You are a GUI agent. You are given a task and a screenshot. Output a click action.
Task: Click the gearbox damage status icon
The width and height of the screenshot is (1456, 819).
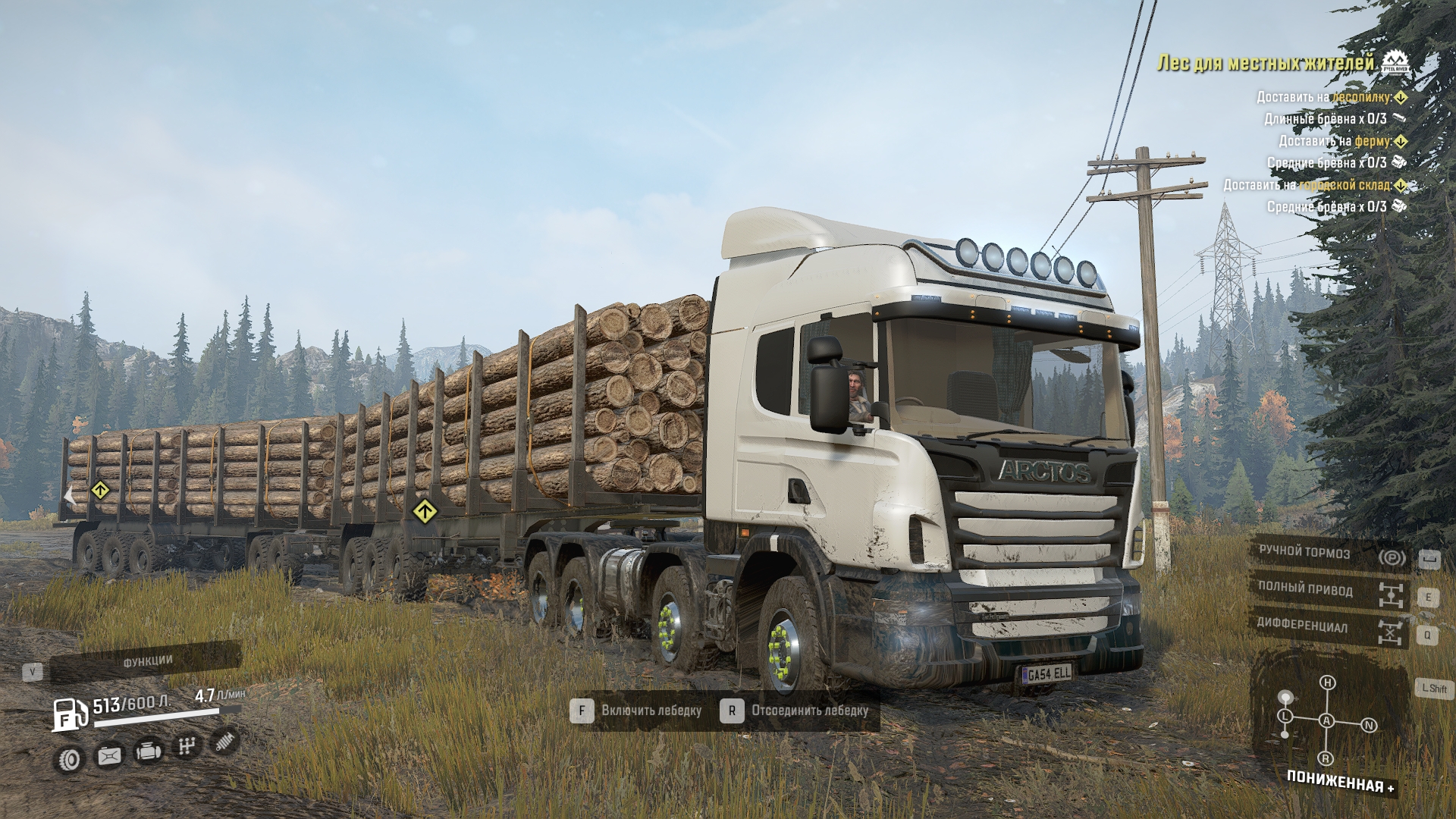[186, 747]
